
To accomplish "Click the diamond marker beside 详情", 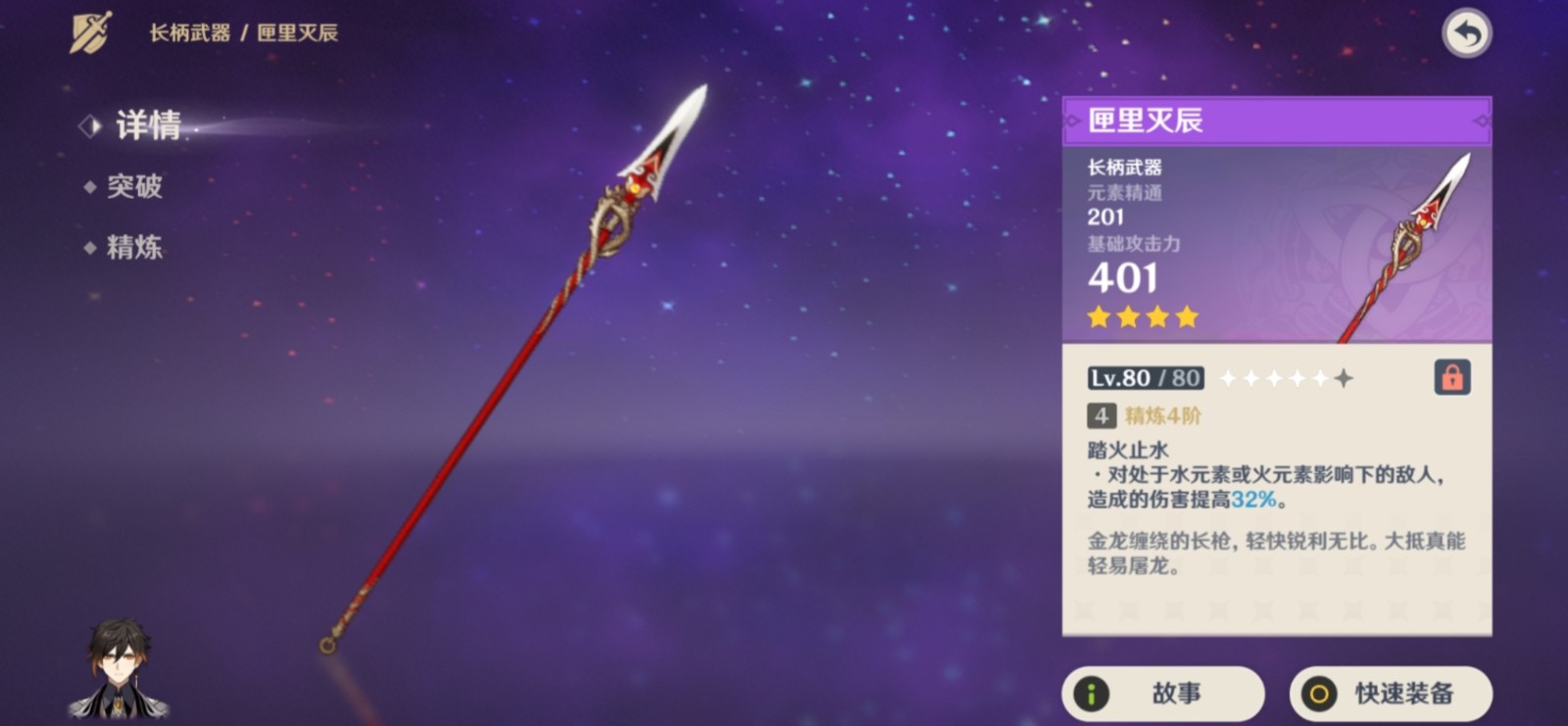I will 92,125.
